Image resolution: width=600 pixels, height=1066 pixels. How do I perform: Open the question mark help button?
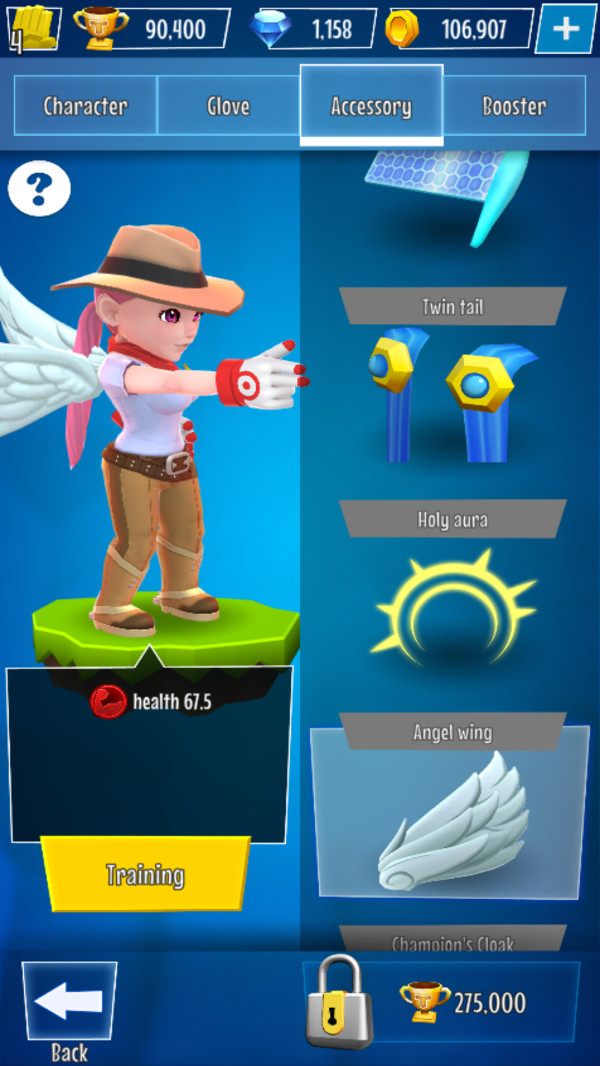(39, 188)
